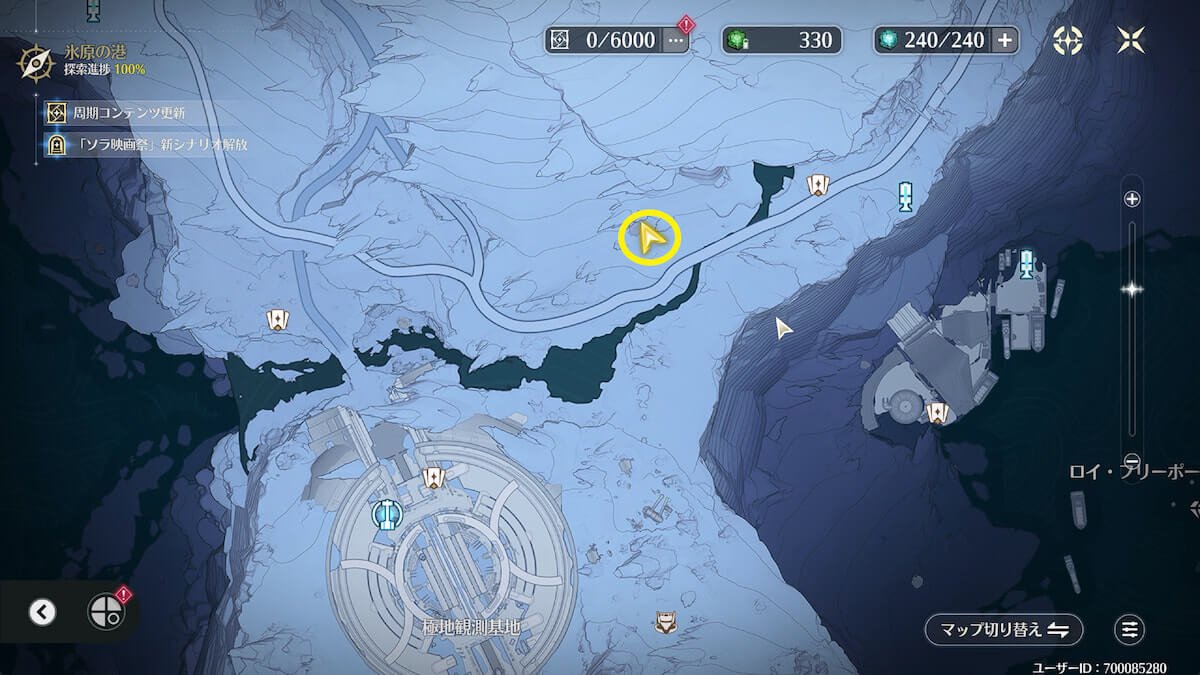Click the green crystal 330 currency counter

click(x=782, y=40)
